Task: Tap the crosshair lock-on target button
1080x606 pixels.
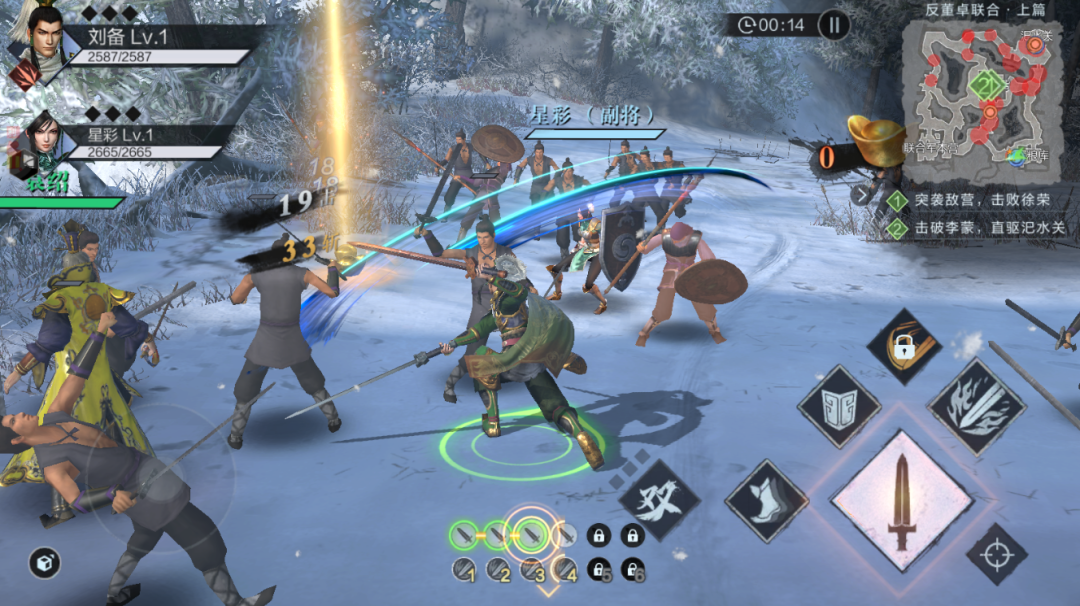Action: pyautogui.click(x=996, y=553)
